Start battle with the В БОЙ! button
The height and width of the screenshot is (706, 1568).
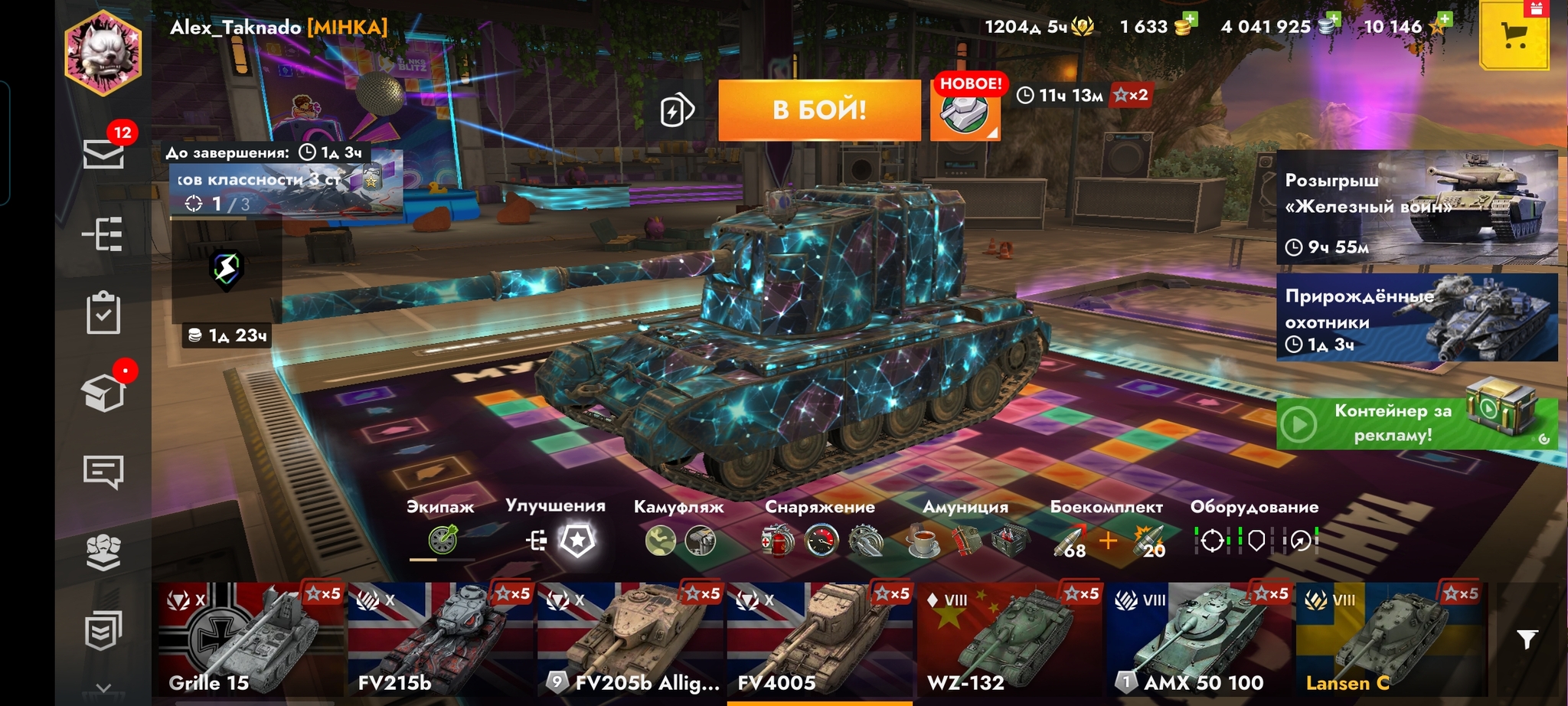[x=818, y=110]
